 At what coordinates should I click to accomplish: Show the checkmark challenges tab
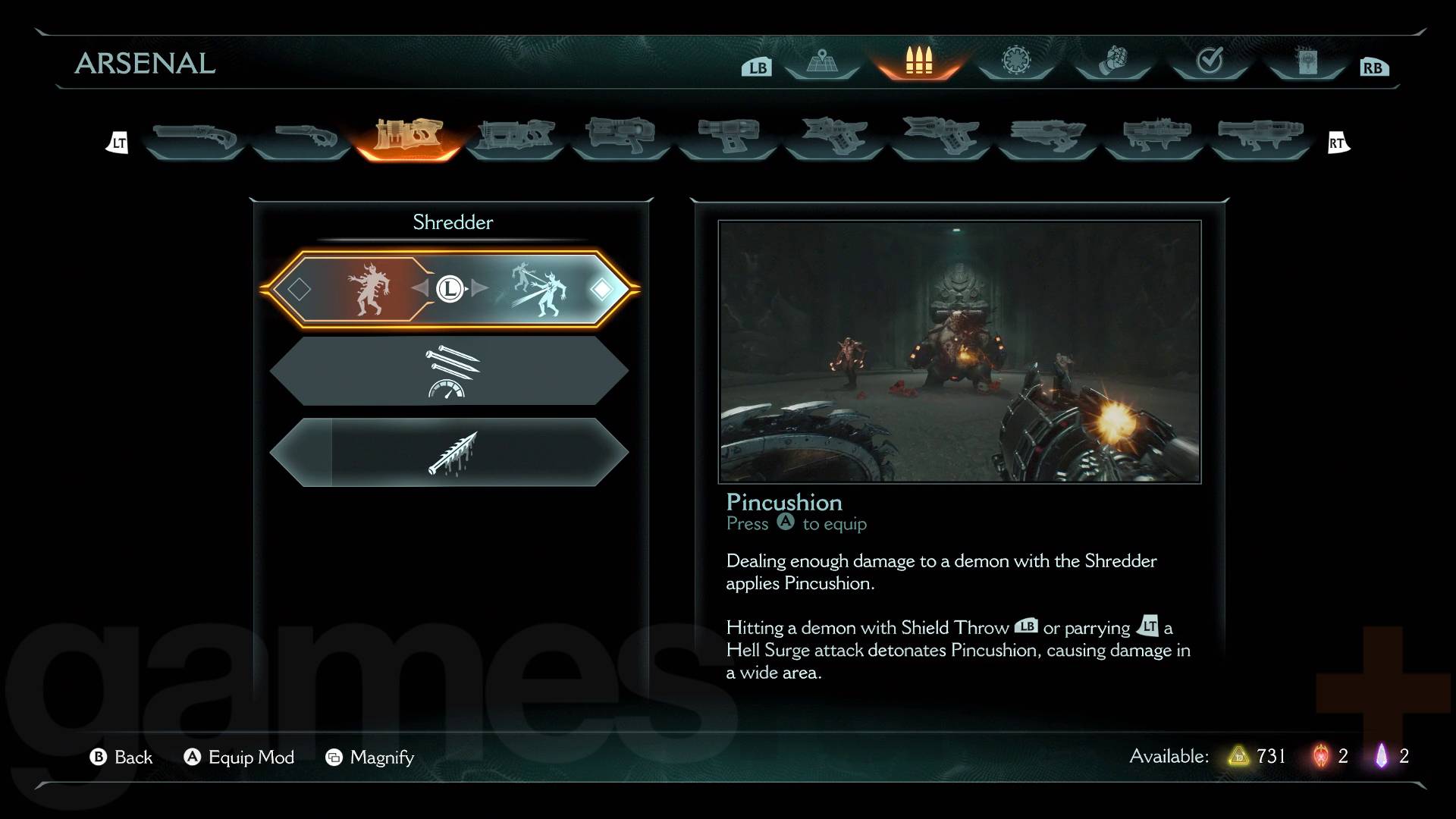click(x=1210, y=61)
